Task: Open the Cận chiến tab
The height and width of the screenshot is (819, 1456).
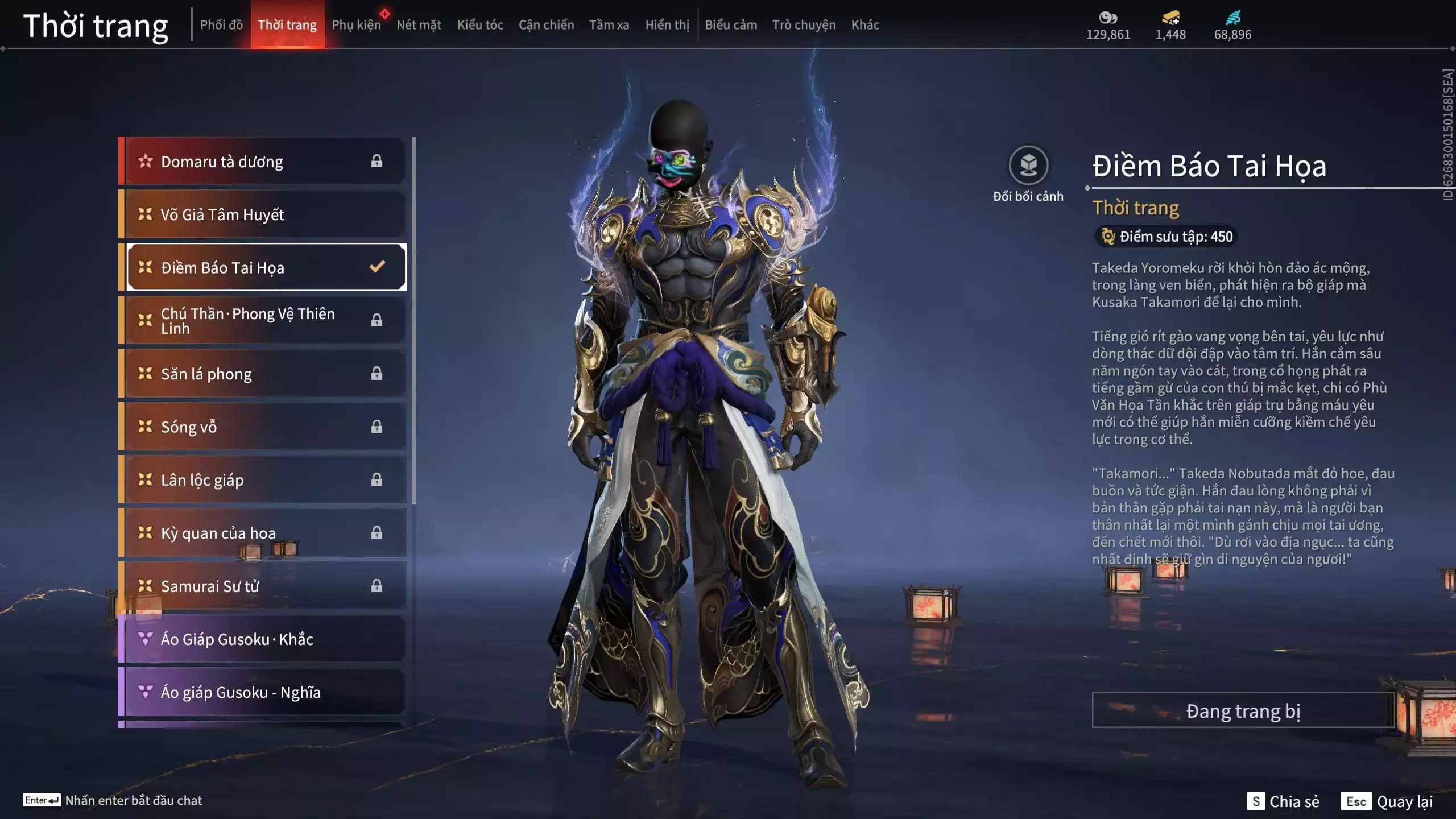Action: tap(546, 25)
